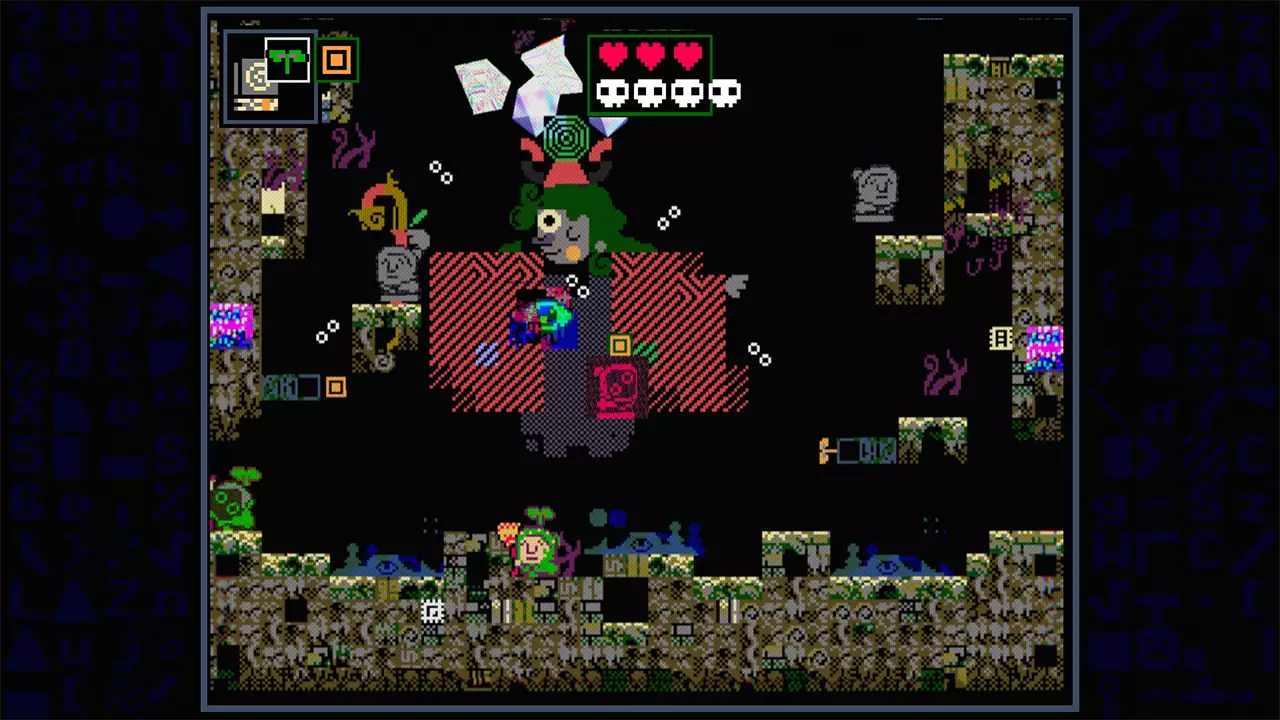Click the pink glitch block on the far right edge
The height and width of the screenshot is (720, 1280).
click(x=1044, y=350)
